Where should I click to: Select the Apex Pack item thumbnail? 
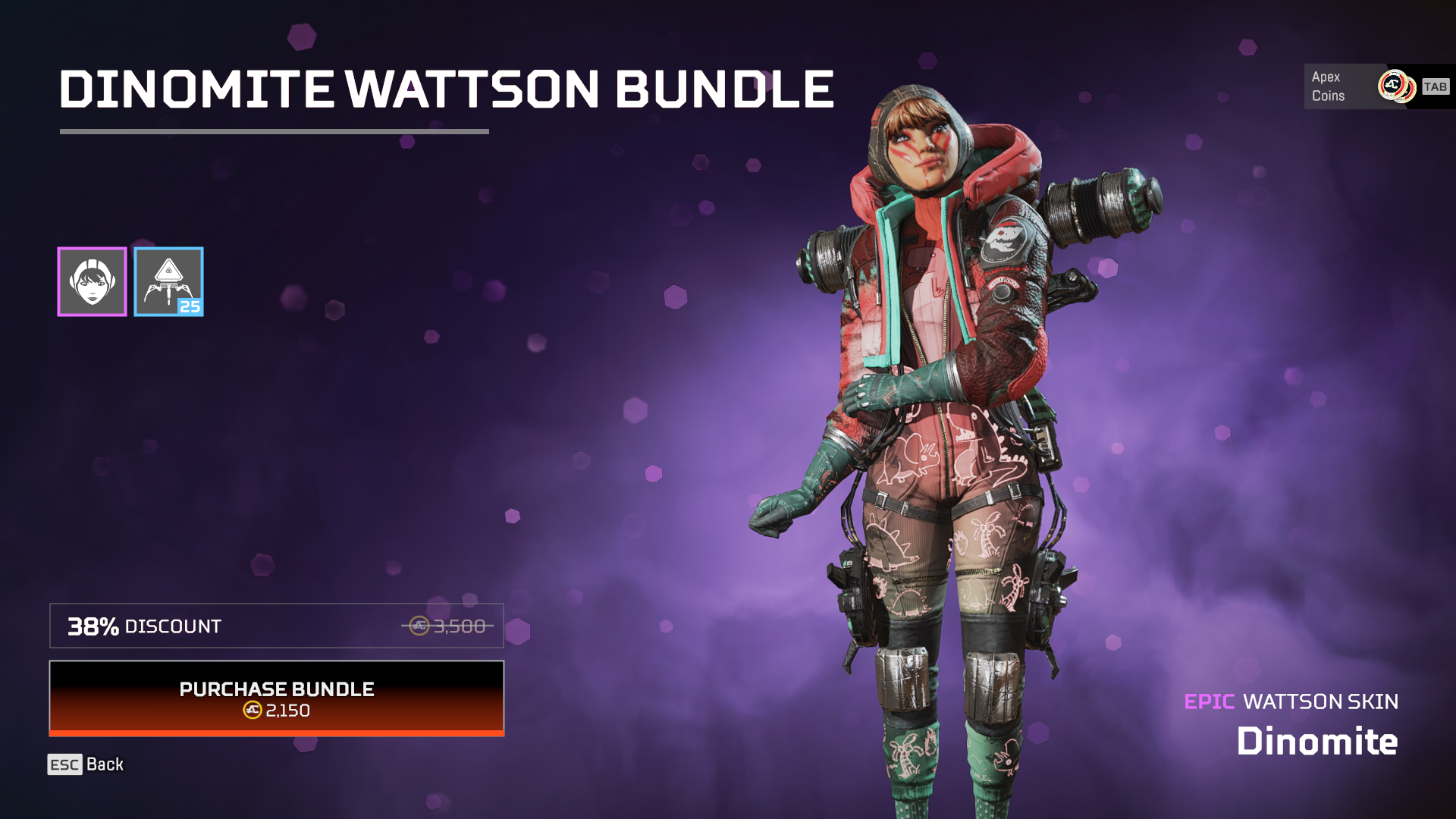coord(168,281)
